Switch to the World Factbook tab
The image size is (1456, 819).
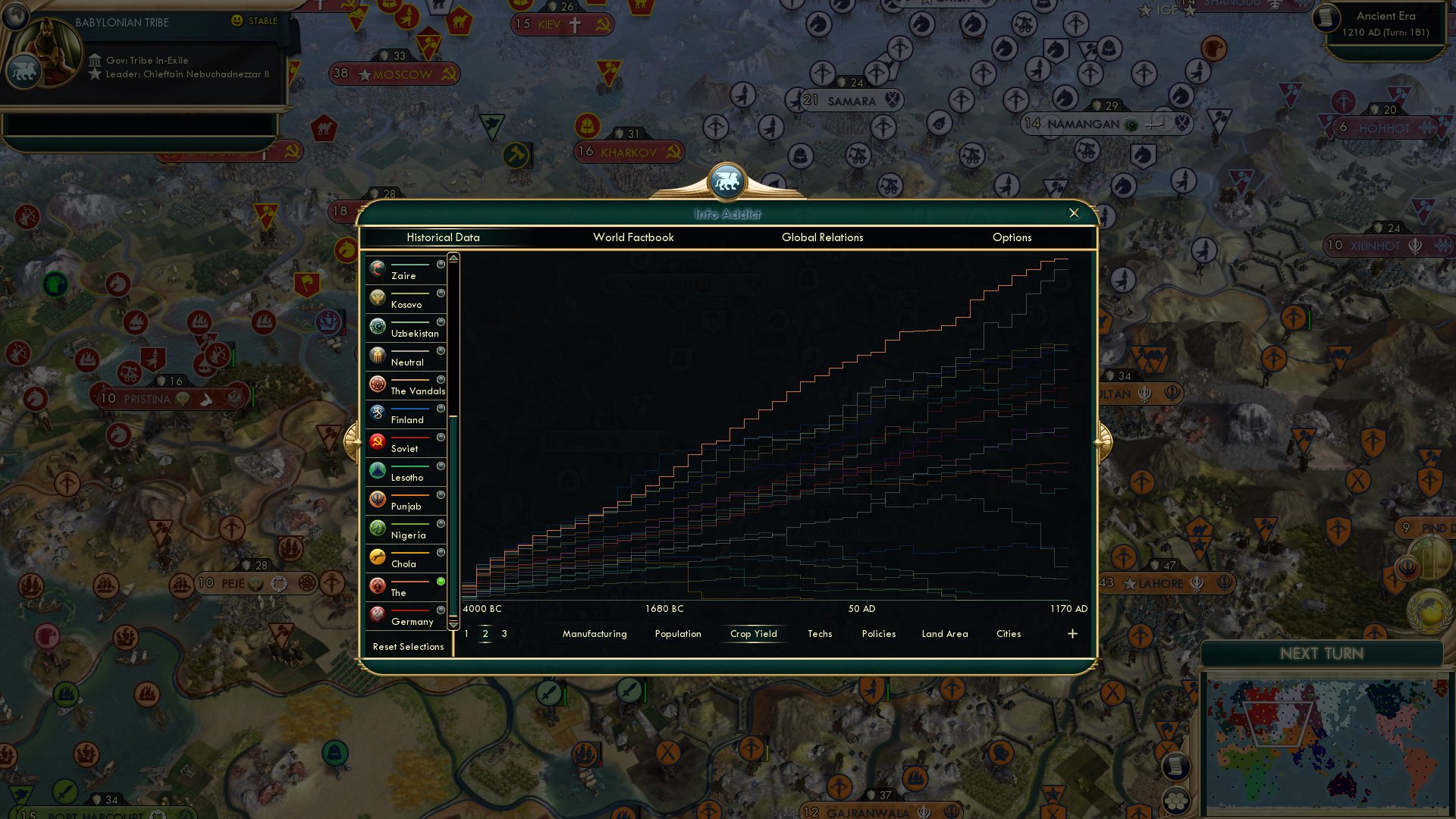tap(634, 237)
